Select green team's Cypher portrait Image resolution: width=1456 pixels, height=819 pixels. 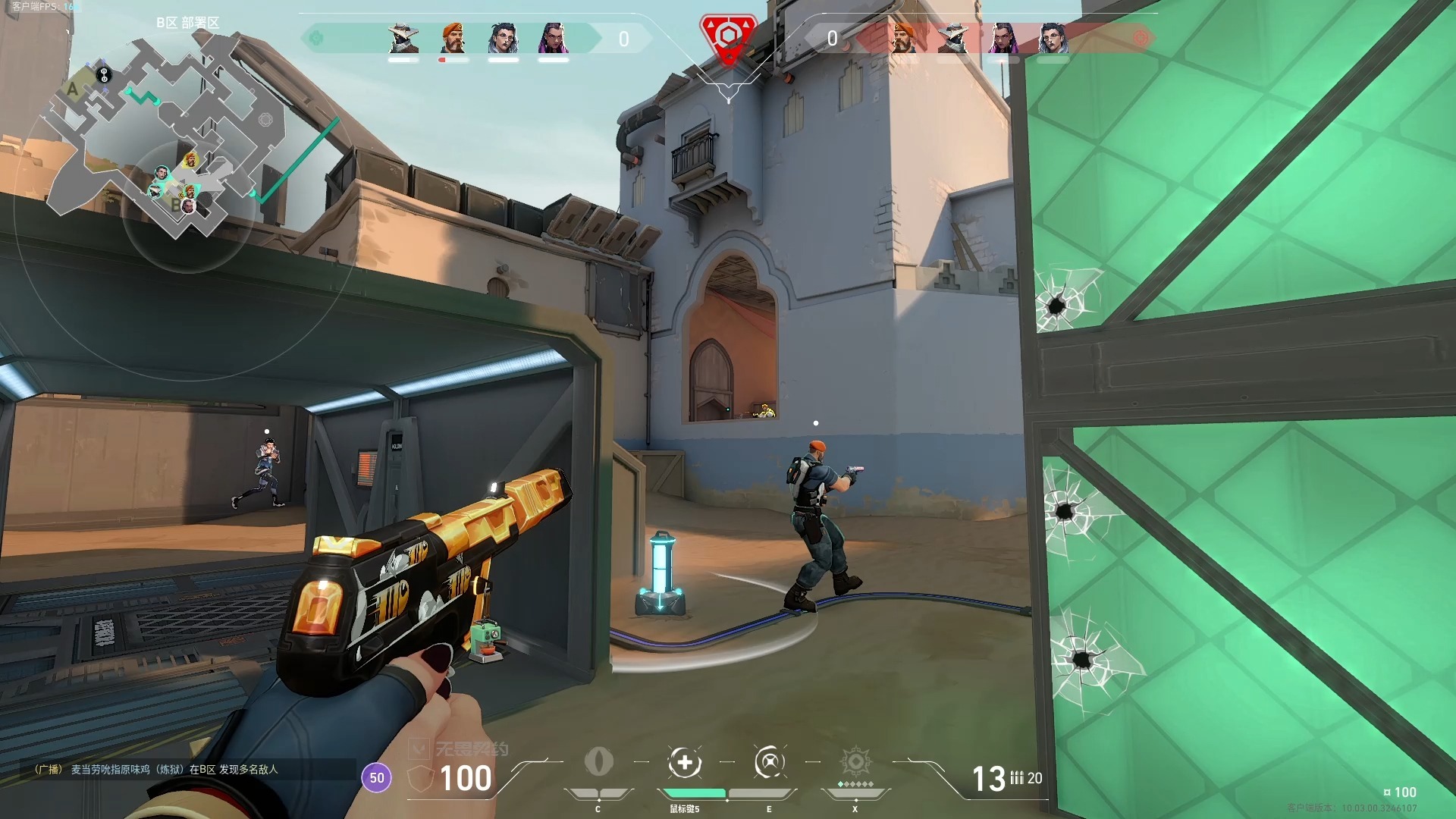pos(403,38)
